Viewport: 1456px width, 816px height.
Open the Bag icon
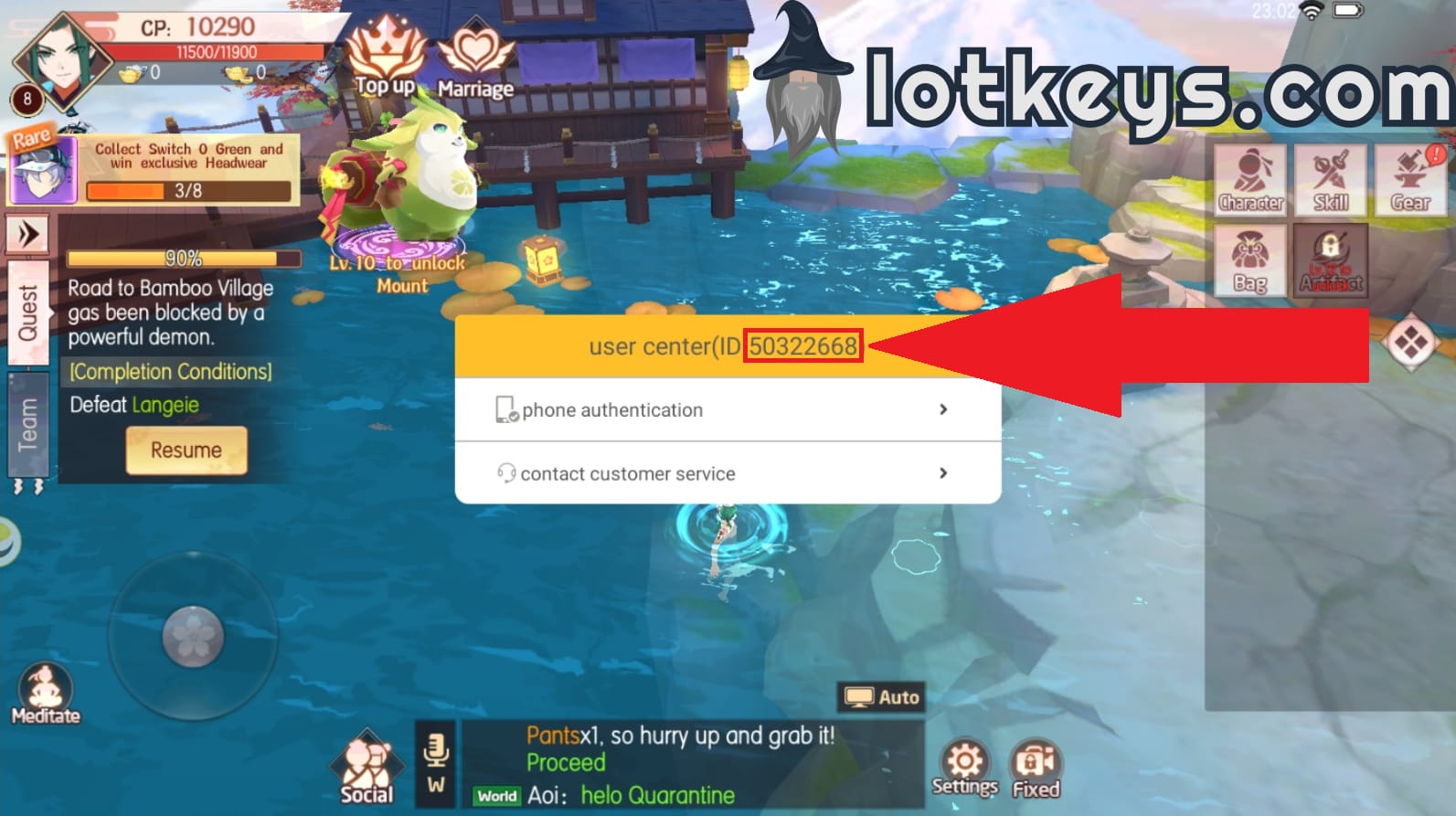pyautogui.click(x=1250, y=259)
